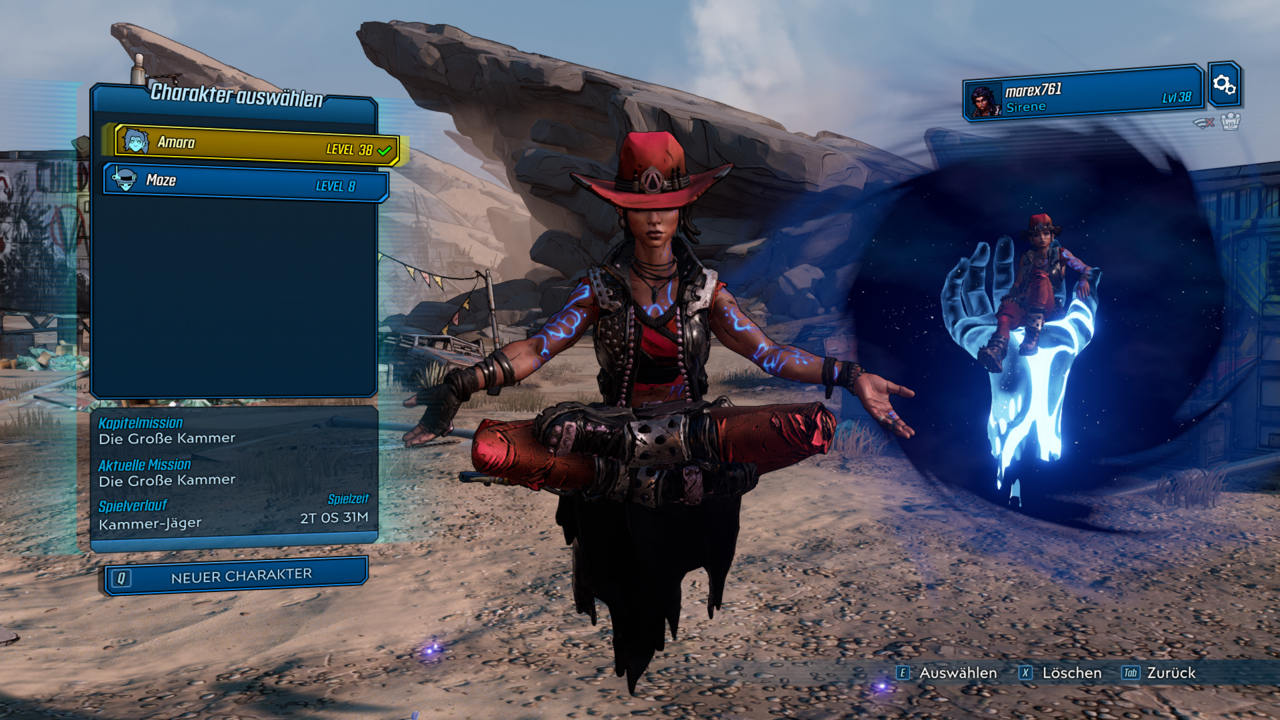The width and height of the screenshot is (1280, 720).
Task: Go back with Zurück
Action: point(1159,673)
